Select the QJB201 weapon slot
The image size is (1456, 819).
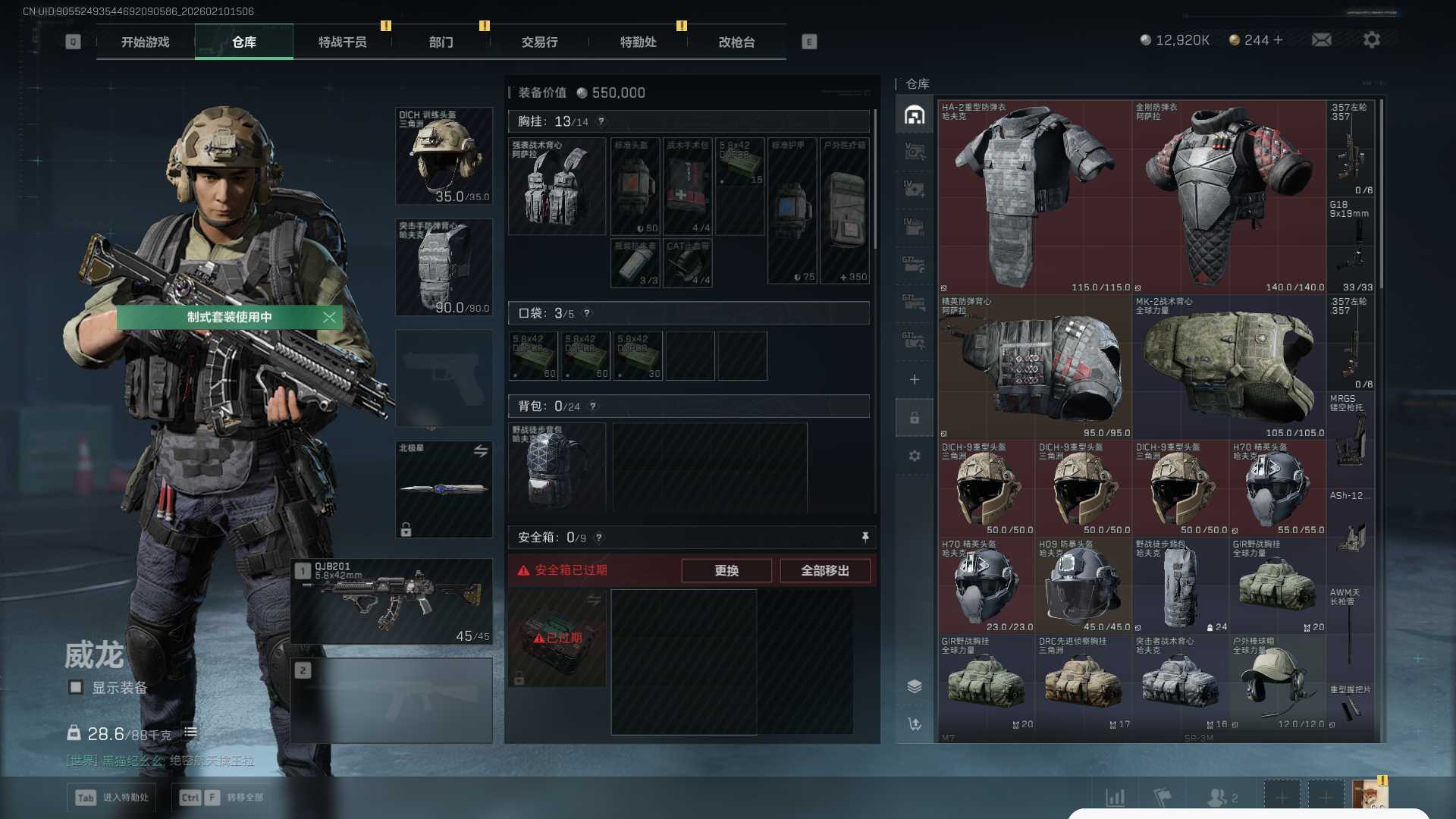pos(391,602)
